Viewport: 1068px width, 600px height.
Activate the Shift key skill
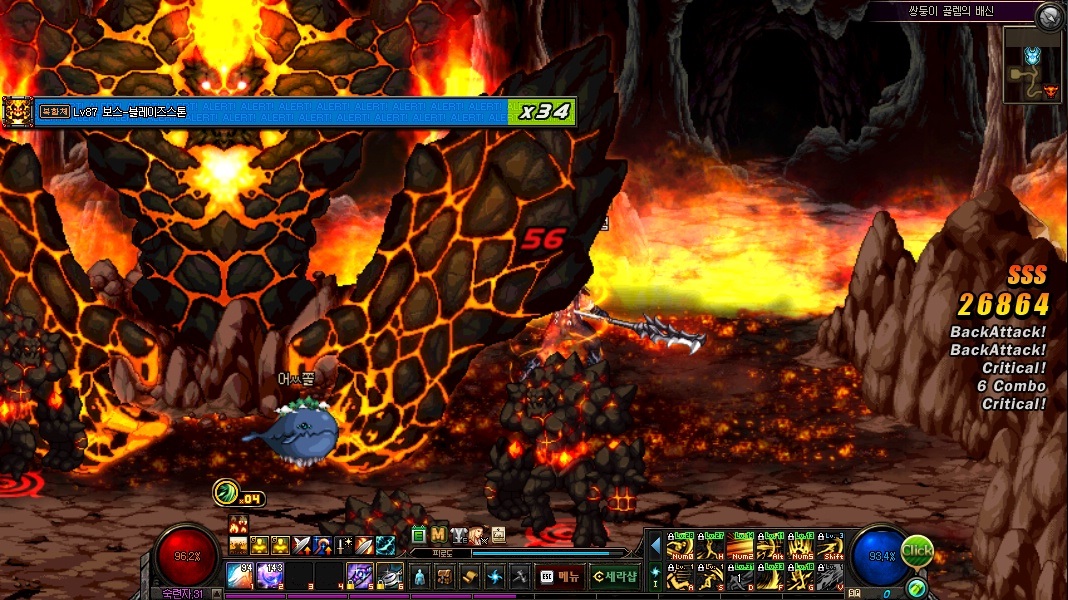tap(831, 548)
